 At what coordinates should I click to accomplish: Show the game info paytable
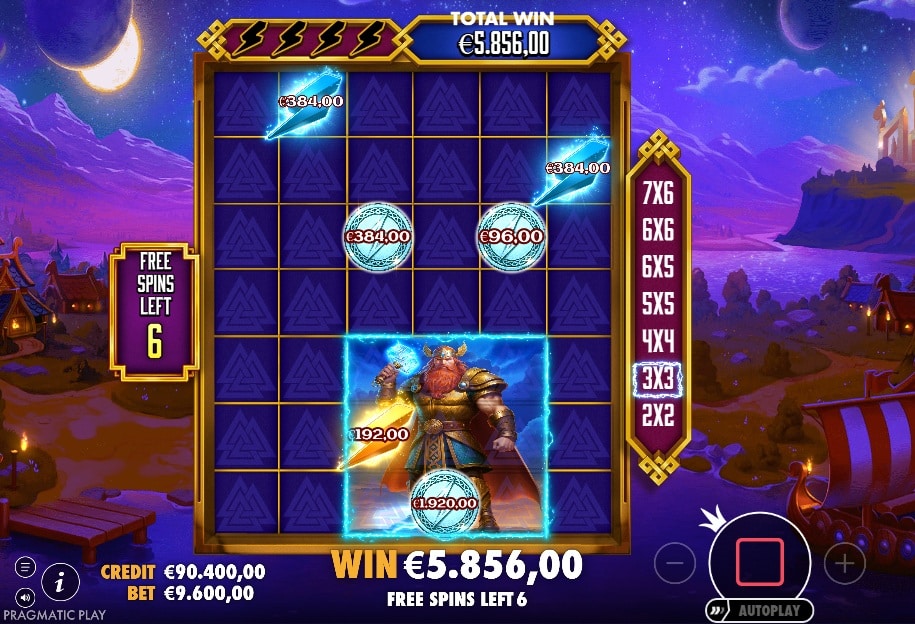coord(61,579)
